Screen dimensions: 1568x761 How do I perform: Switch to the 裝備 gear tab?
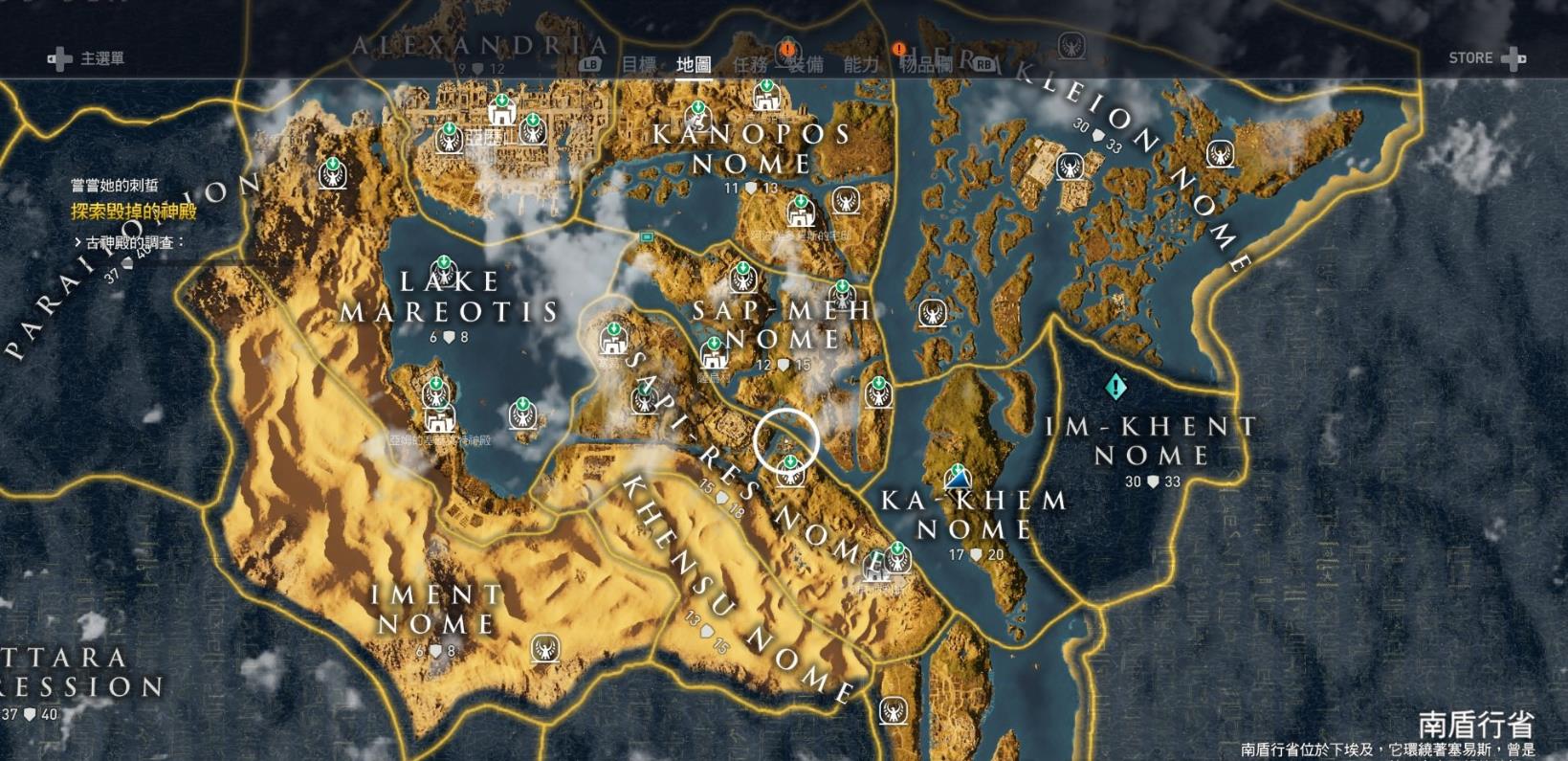tap(805, 64)
